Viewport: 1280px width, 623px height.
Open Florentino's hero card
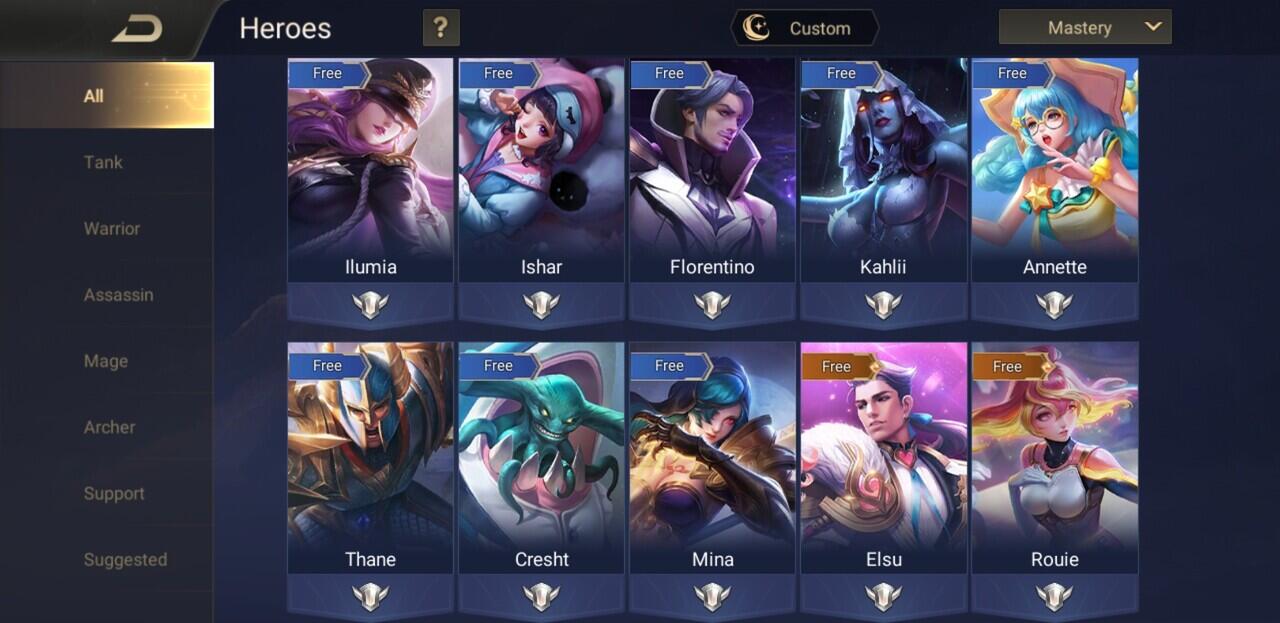point(712,170)
